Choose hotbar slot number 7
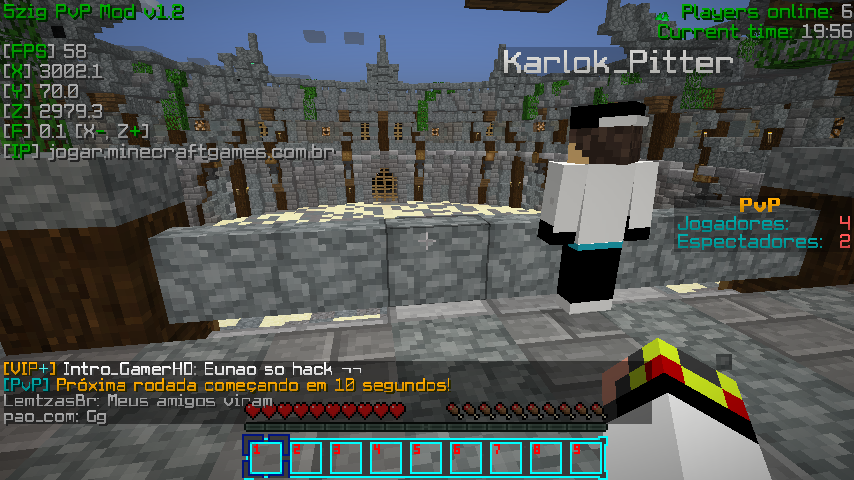 [x=505, y=457]
